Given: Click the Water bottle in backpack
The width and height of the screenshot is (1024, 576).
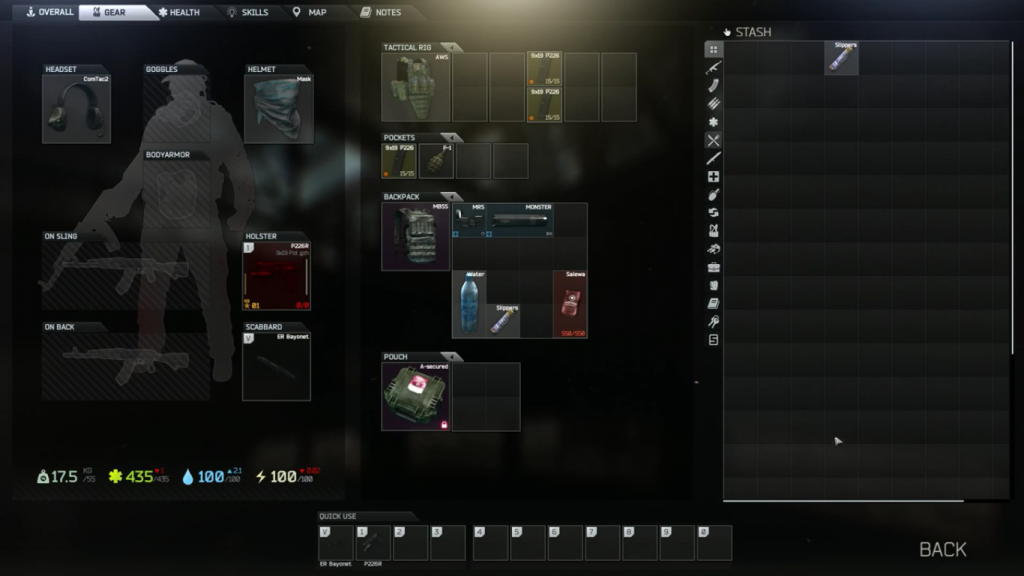Looking at the screenshot, I should (469, 304).
